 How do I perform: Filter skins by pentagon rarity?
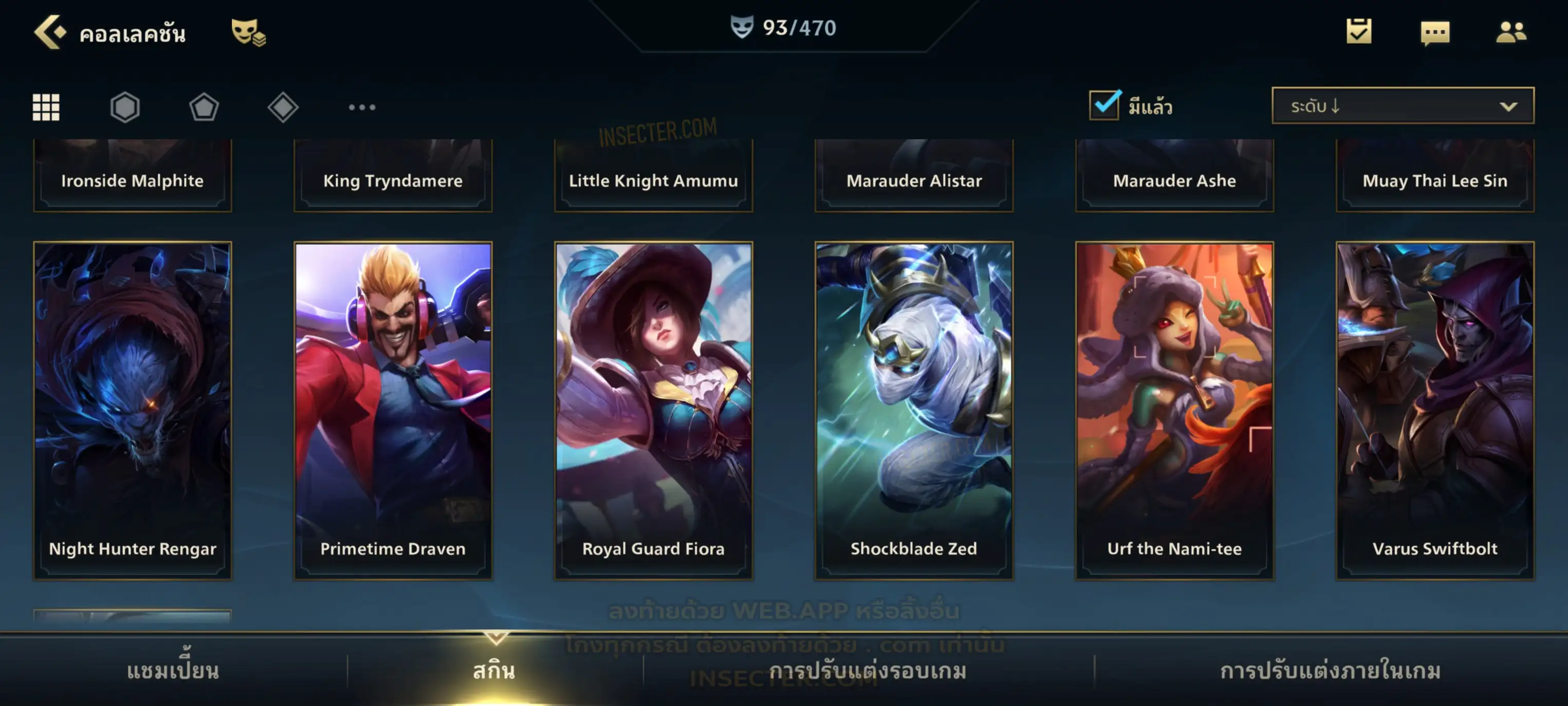pyautogui.click(x=204, y=107)
